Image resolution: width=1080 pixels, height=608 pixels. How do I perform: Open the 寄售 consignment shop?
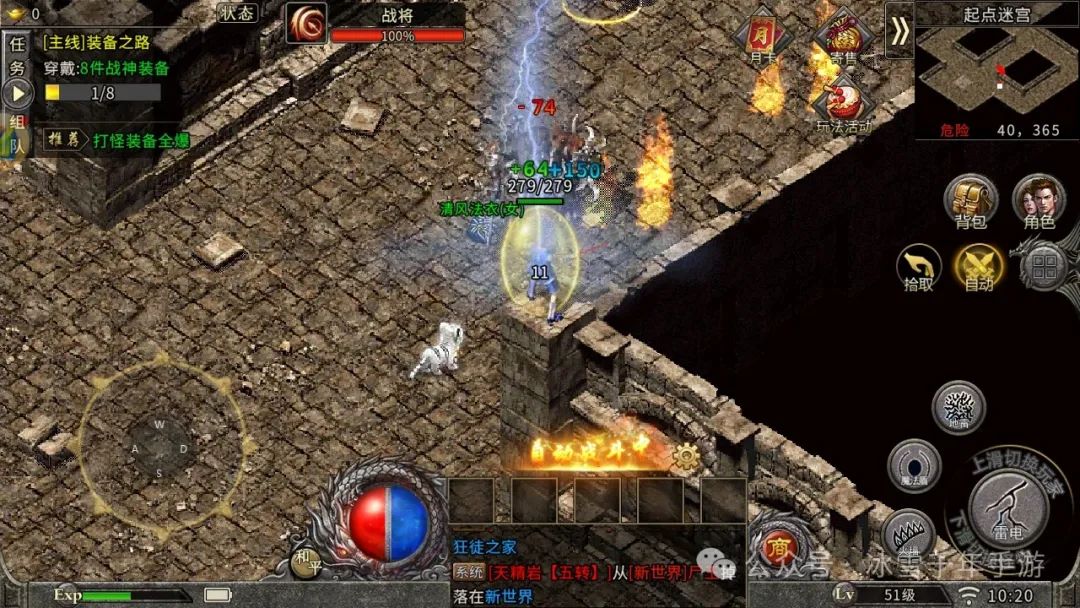[841, 40]
